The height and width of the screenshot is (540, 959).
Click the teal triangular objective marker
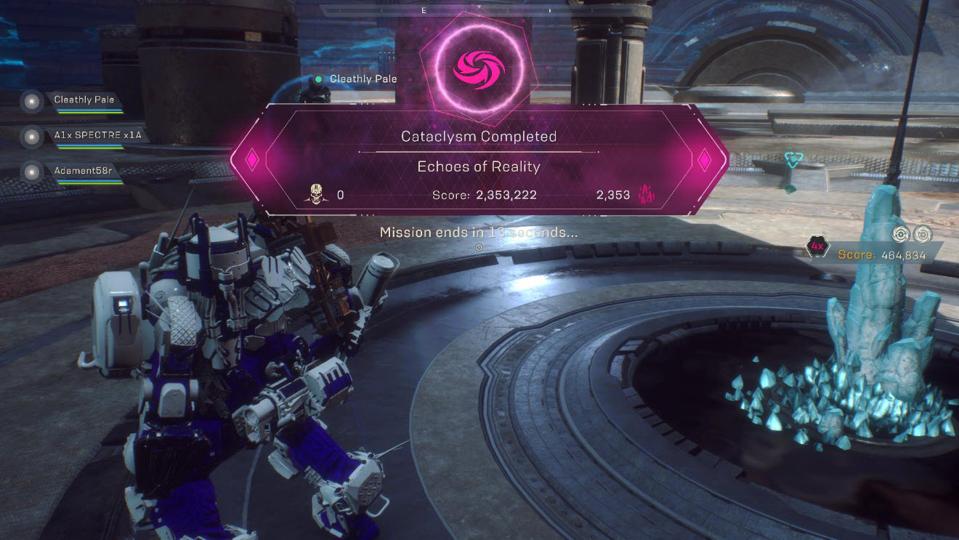[793, 160]
